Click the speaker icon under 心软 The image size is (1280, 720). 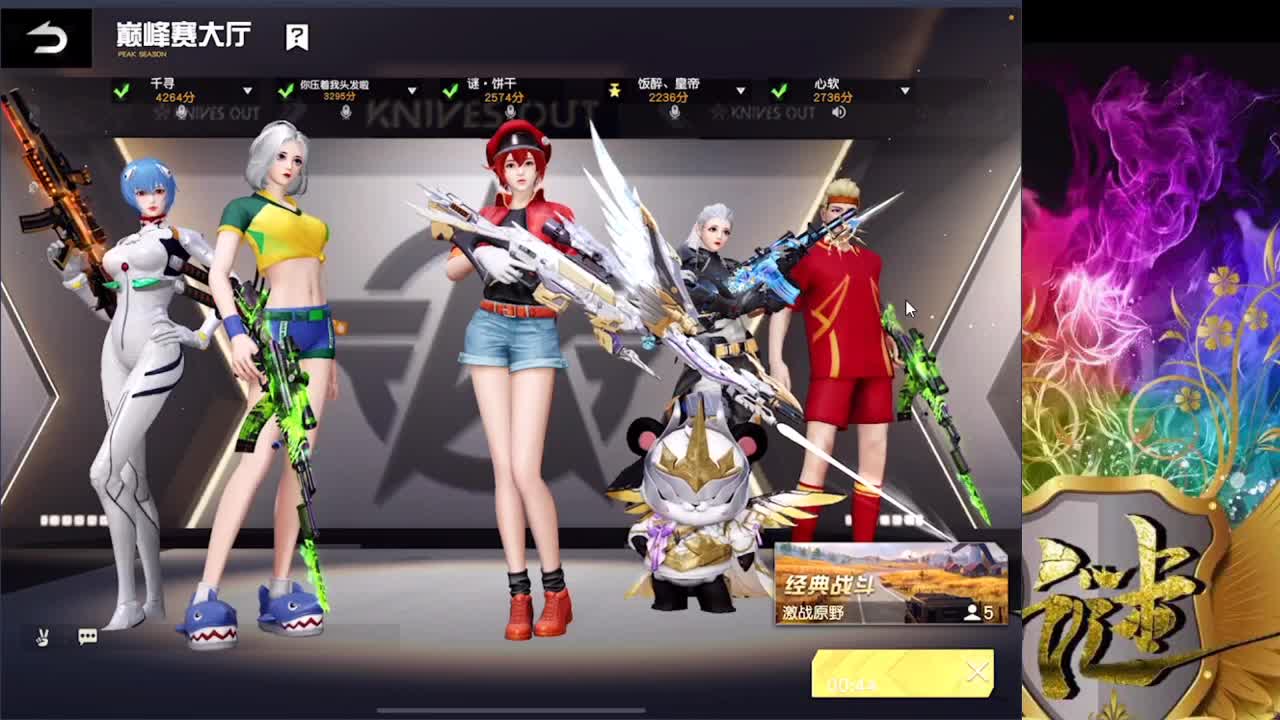coord(840,114)
